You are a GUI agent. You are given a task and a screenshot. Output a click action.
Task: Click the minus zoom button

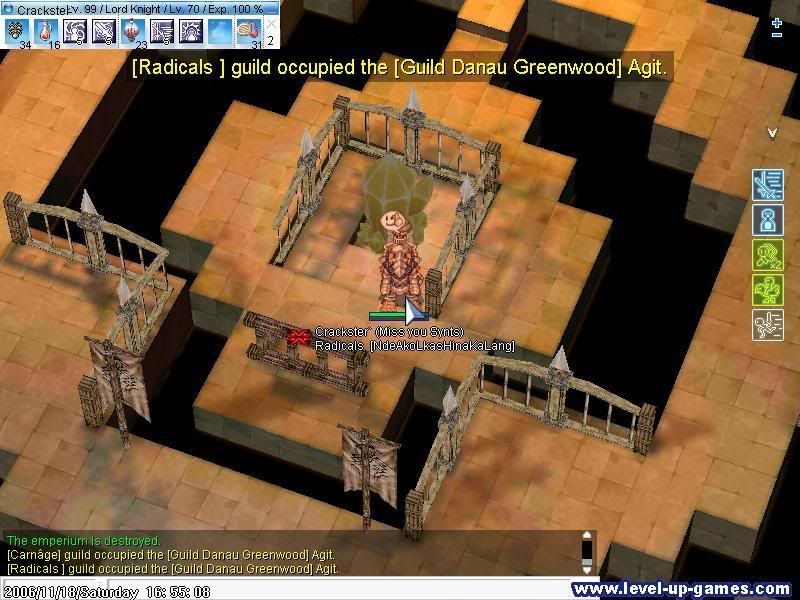[x=777, y=36]
